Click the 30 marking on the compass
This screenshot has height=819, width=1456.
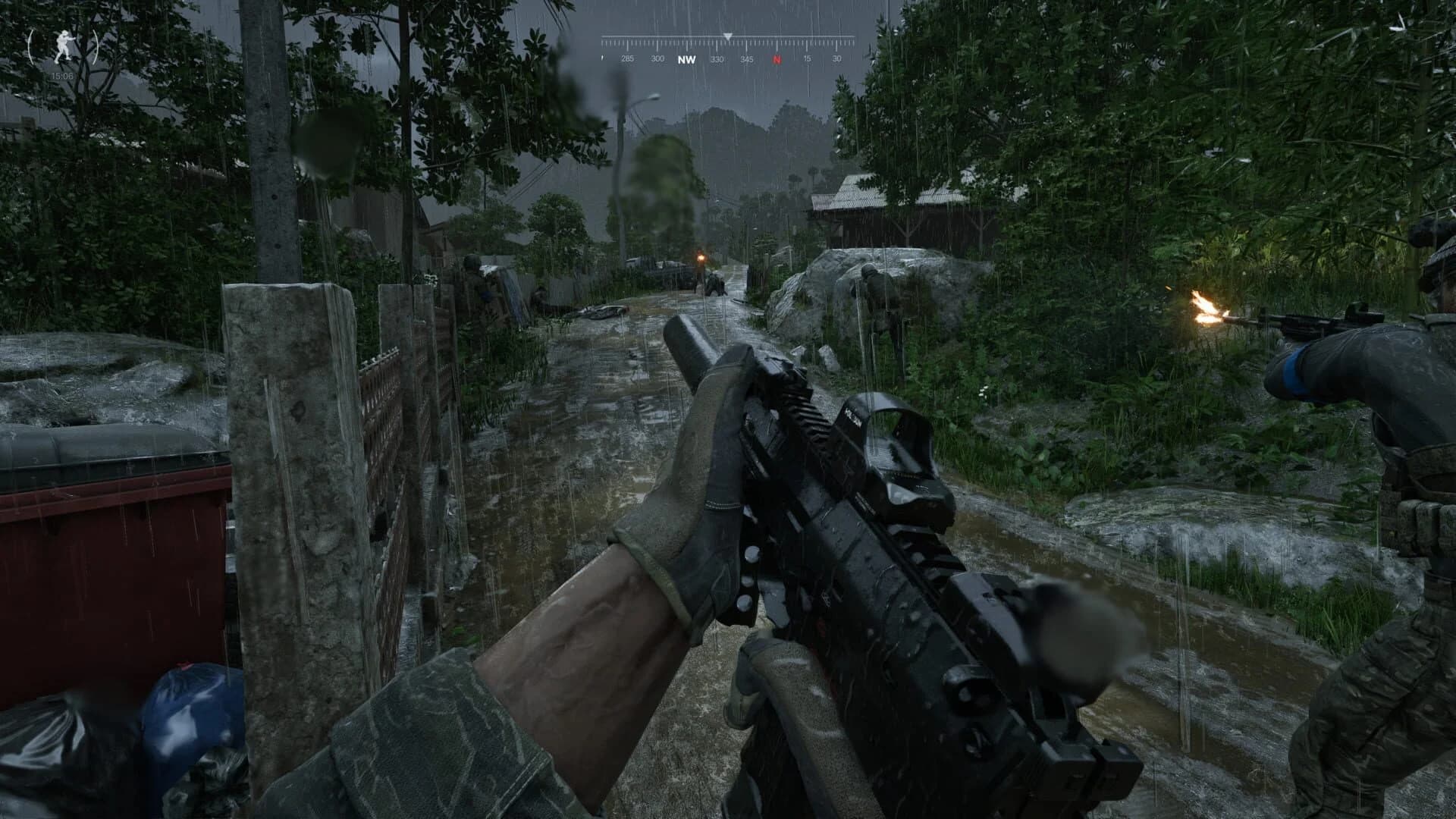(836, 58)
